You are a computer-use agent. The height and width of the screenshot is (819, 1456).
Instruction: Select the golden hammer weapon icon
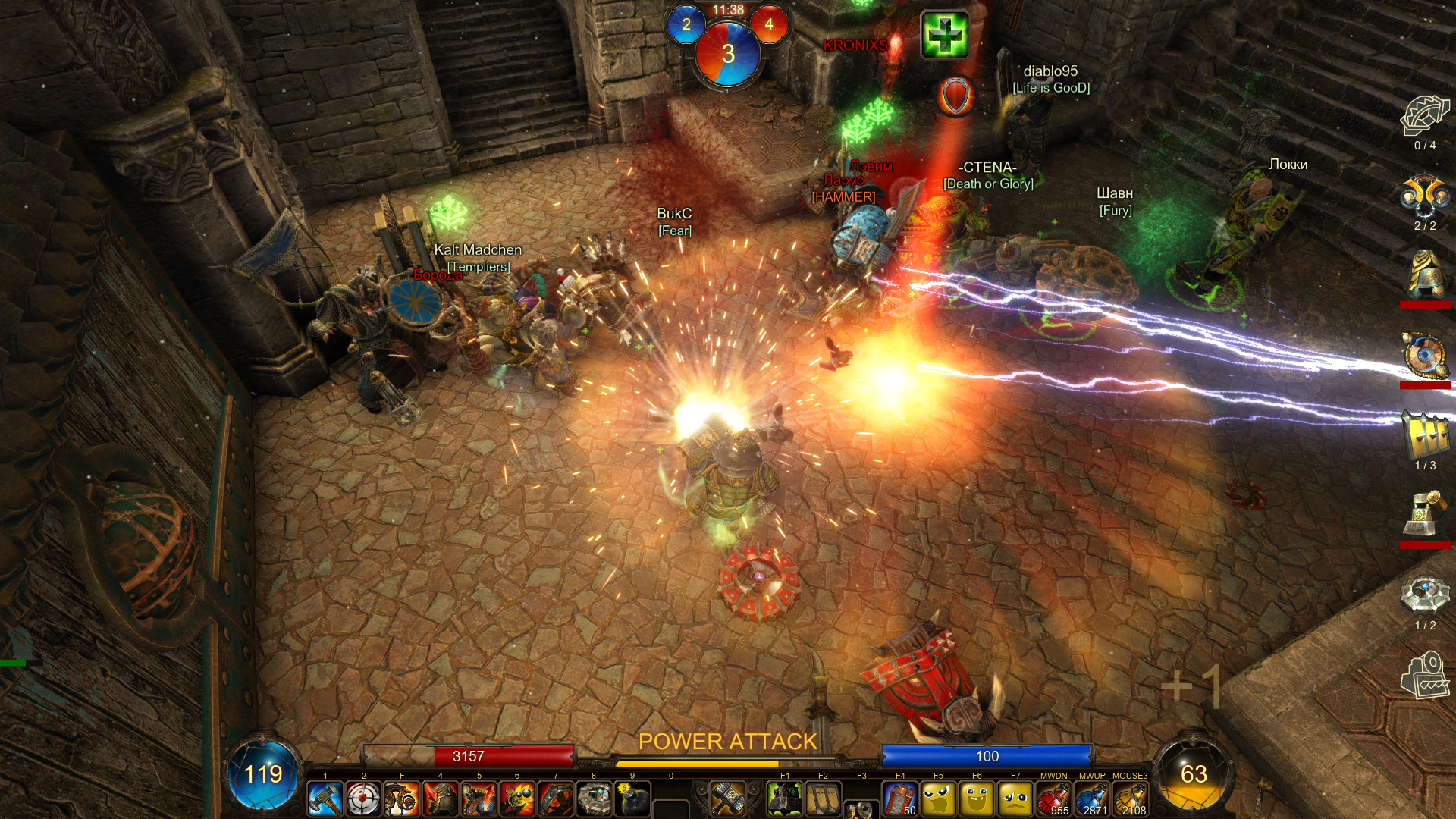coord(727,799)
